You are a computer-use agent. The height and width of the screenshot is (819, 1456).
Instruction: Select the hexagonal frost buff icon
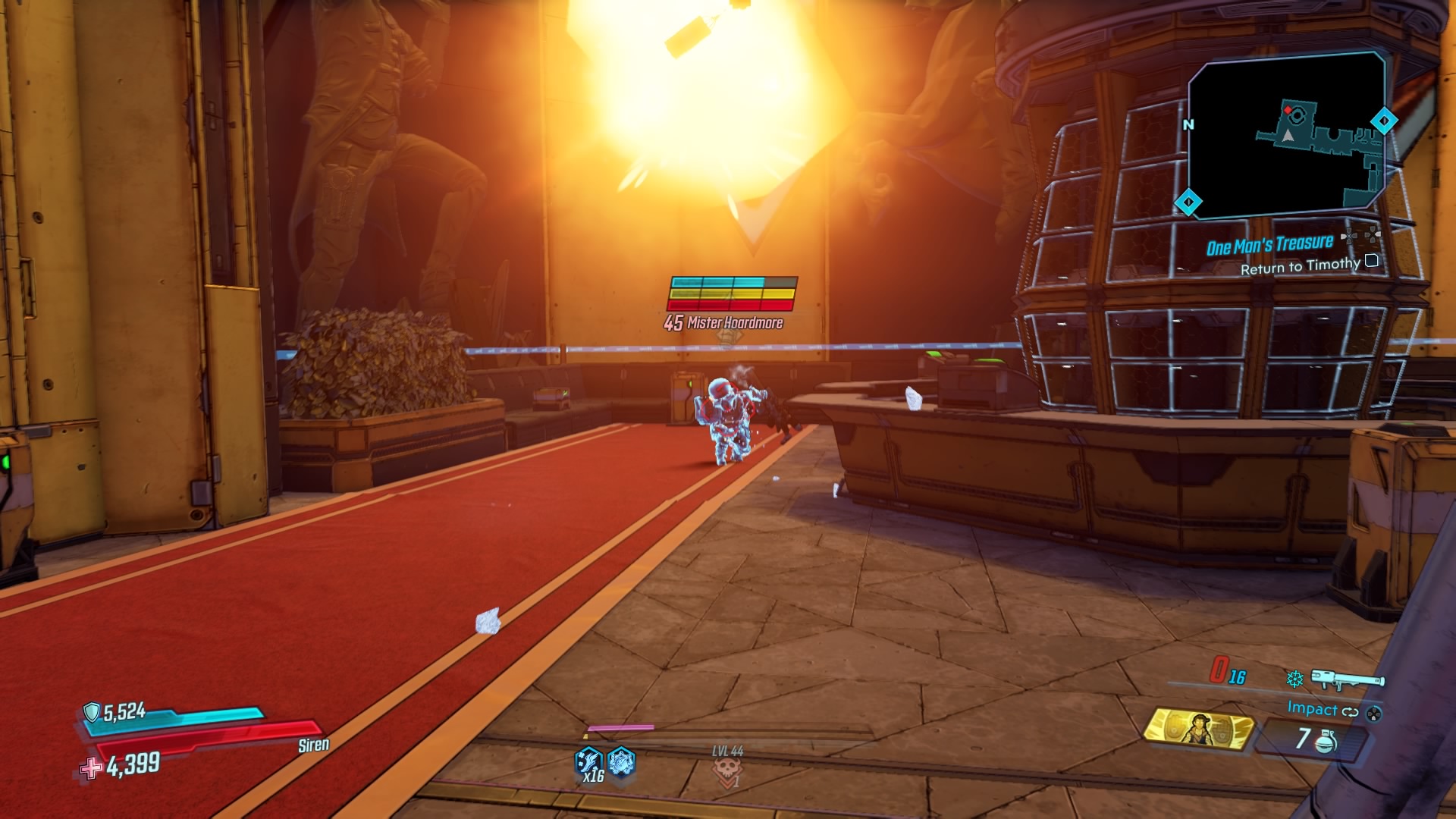(x=621, y=761)
